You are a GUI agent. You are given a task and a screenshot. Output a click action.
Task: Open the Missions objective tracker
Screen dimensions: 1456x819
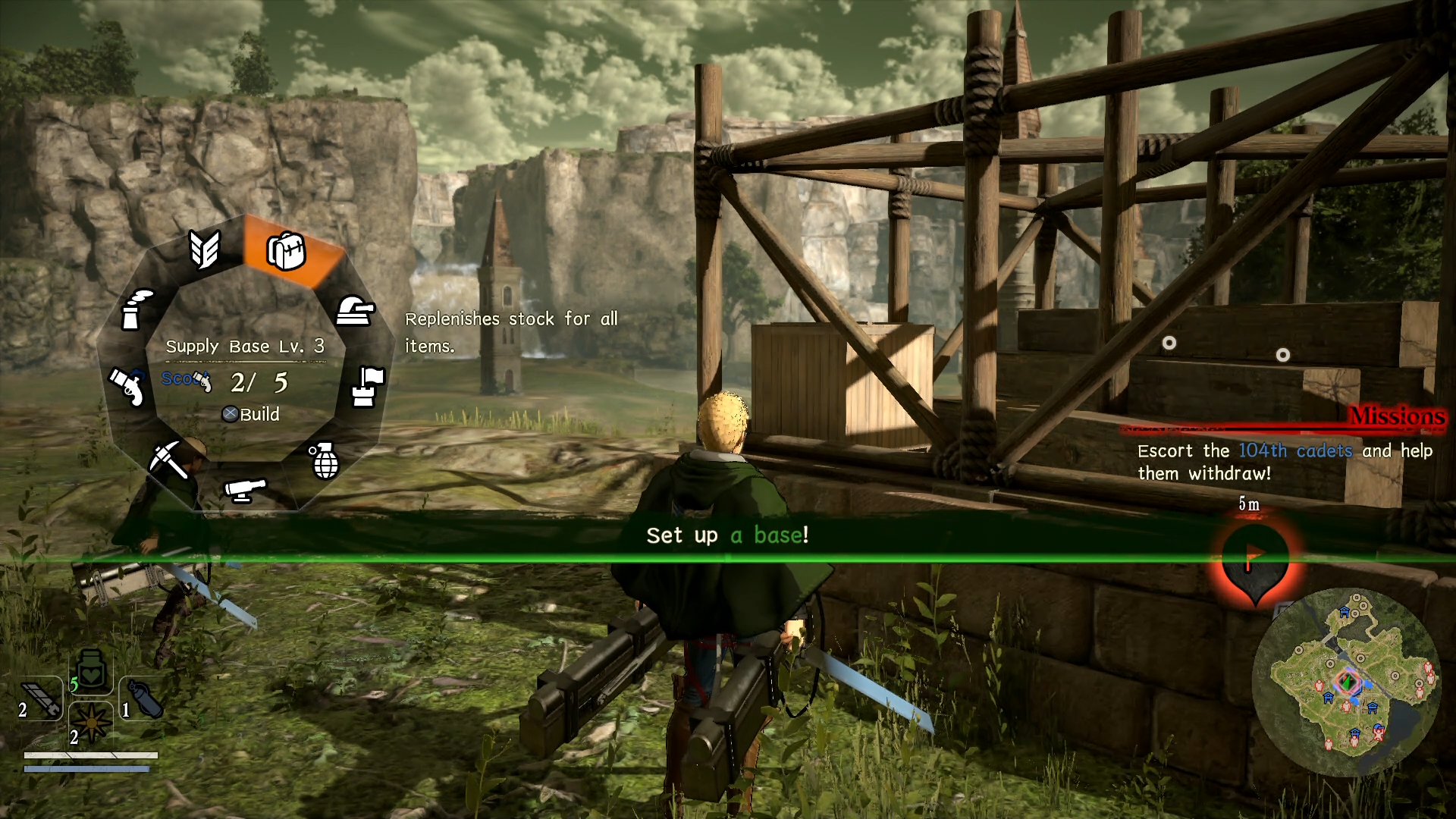[x=1395, y=416]
